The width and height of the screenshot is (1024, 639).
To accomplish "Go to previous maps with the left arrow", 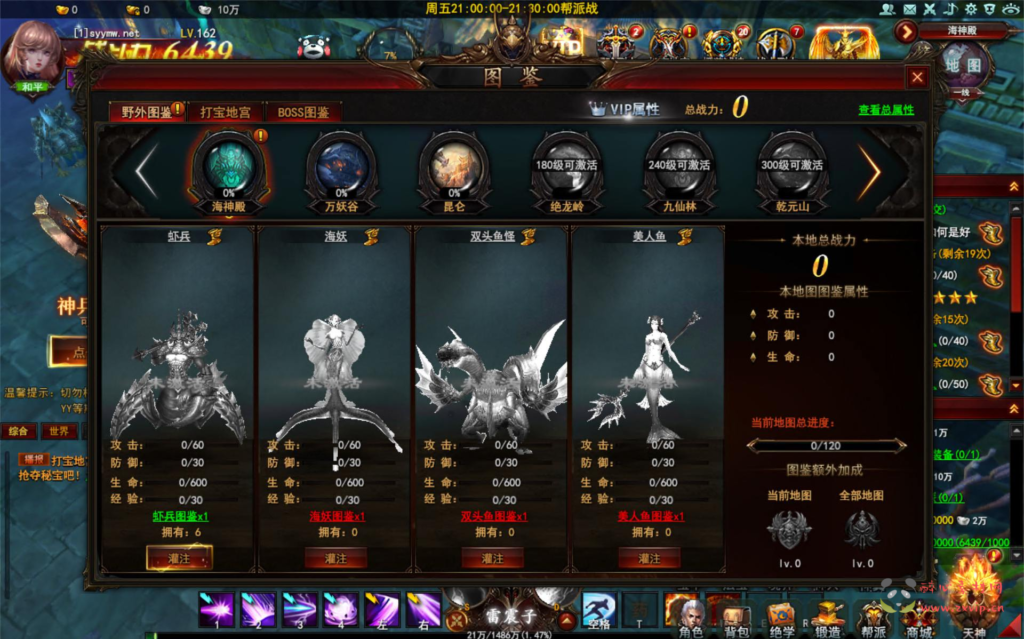I will [146, 171].
